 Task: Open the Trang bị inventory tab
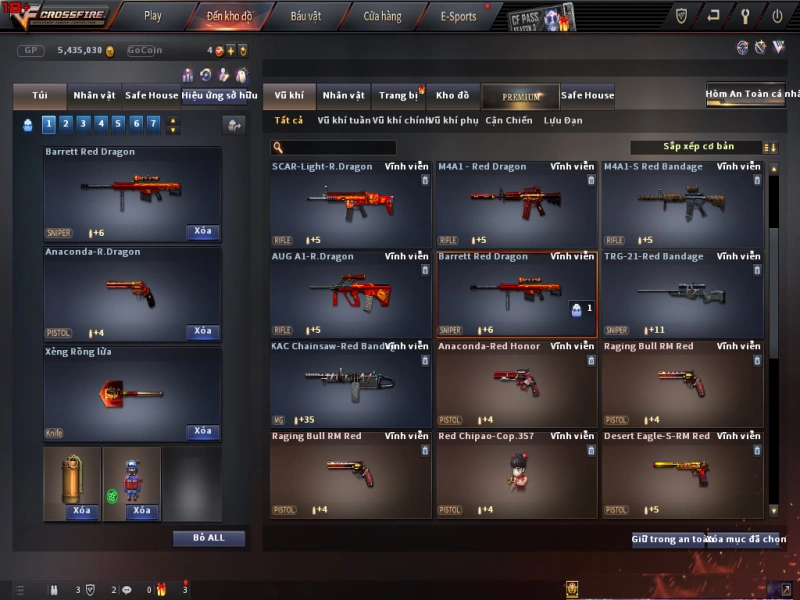pyautogui.click(x=399, y=96)
